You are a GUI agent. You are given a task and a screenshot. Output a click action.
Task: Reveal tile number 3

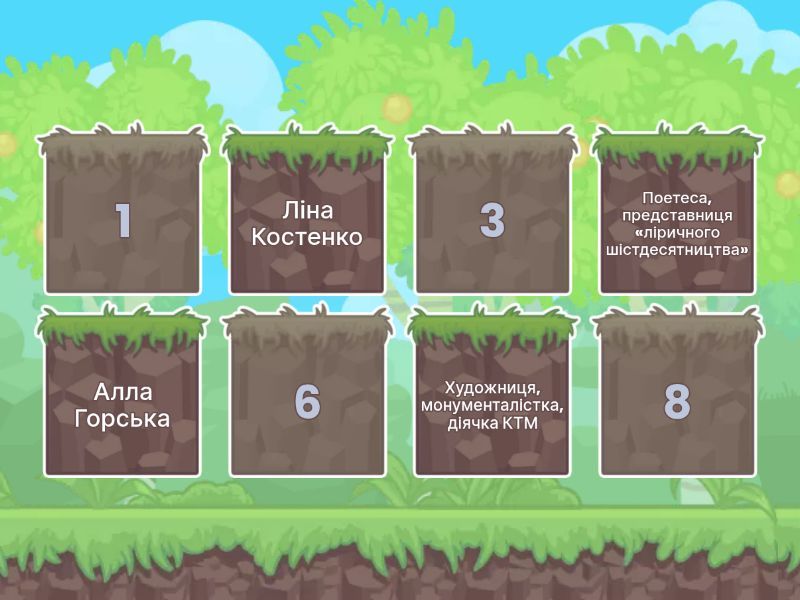click(492, 220)
